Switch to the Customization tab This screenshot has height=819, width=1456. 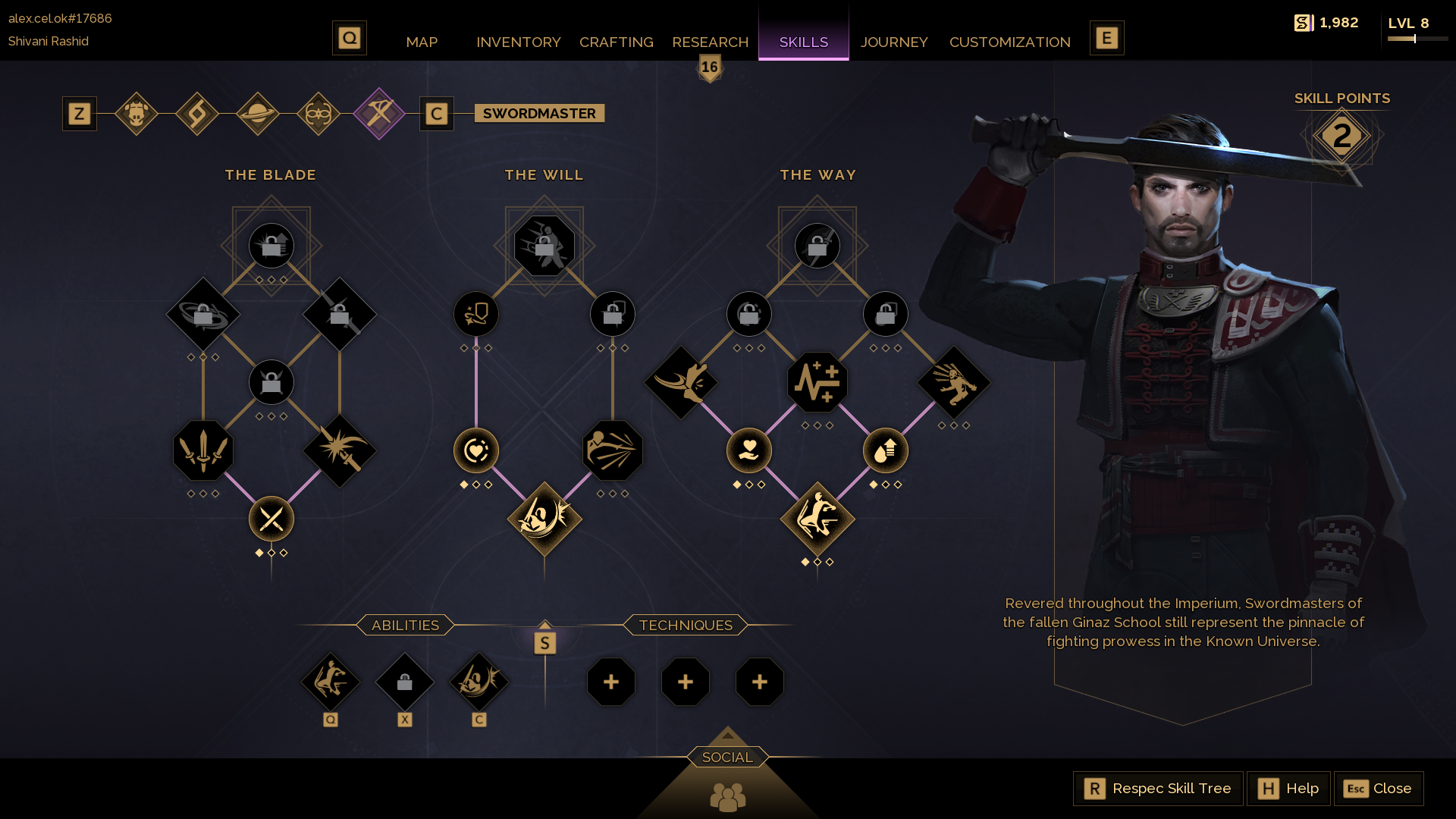click(1009, 42)
